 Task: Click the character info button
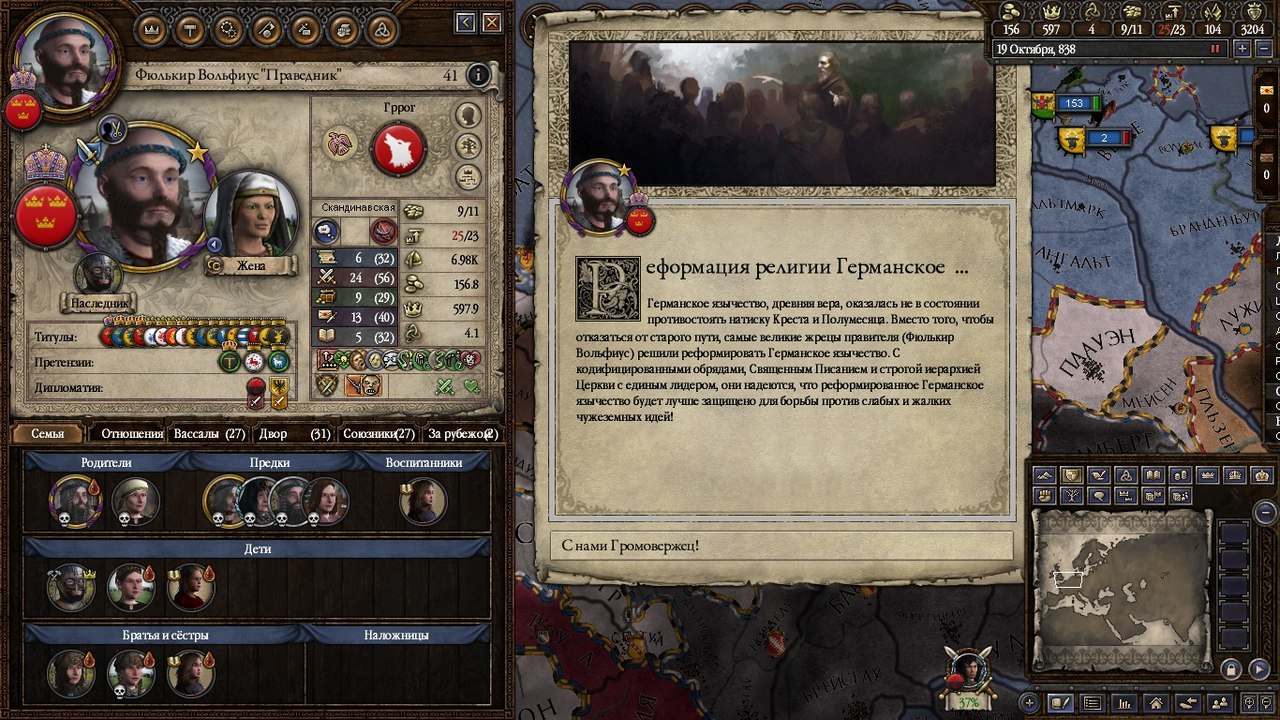479,75
